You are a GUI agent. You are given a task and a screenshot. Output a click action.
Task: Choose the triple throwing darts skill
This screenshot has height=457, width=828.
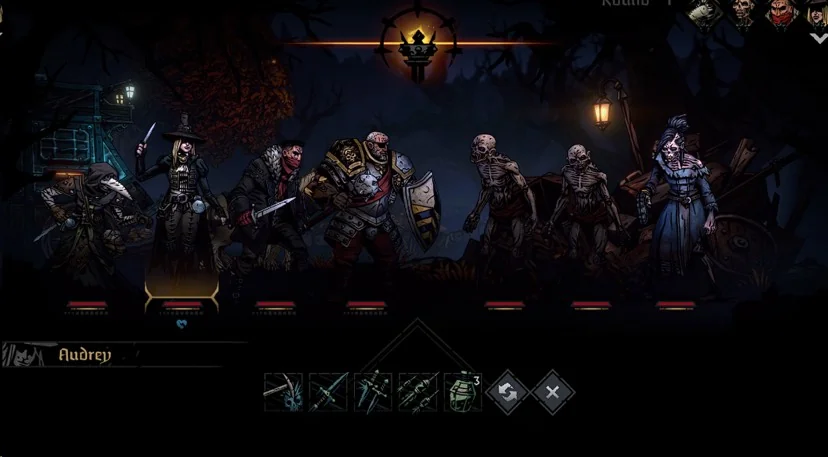pyautogui.click(x=418, y=392)
